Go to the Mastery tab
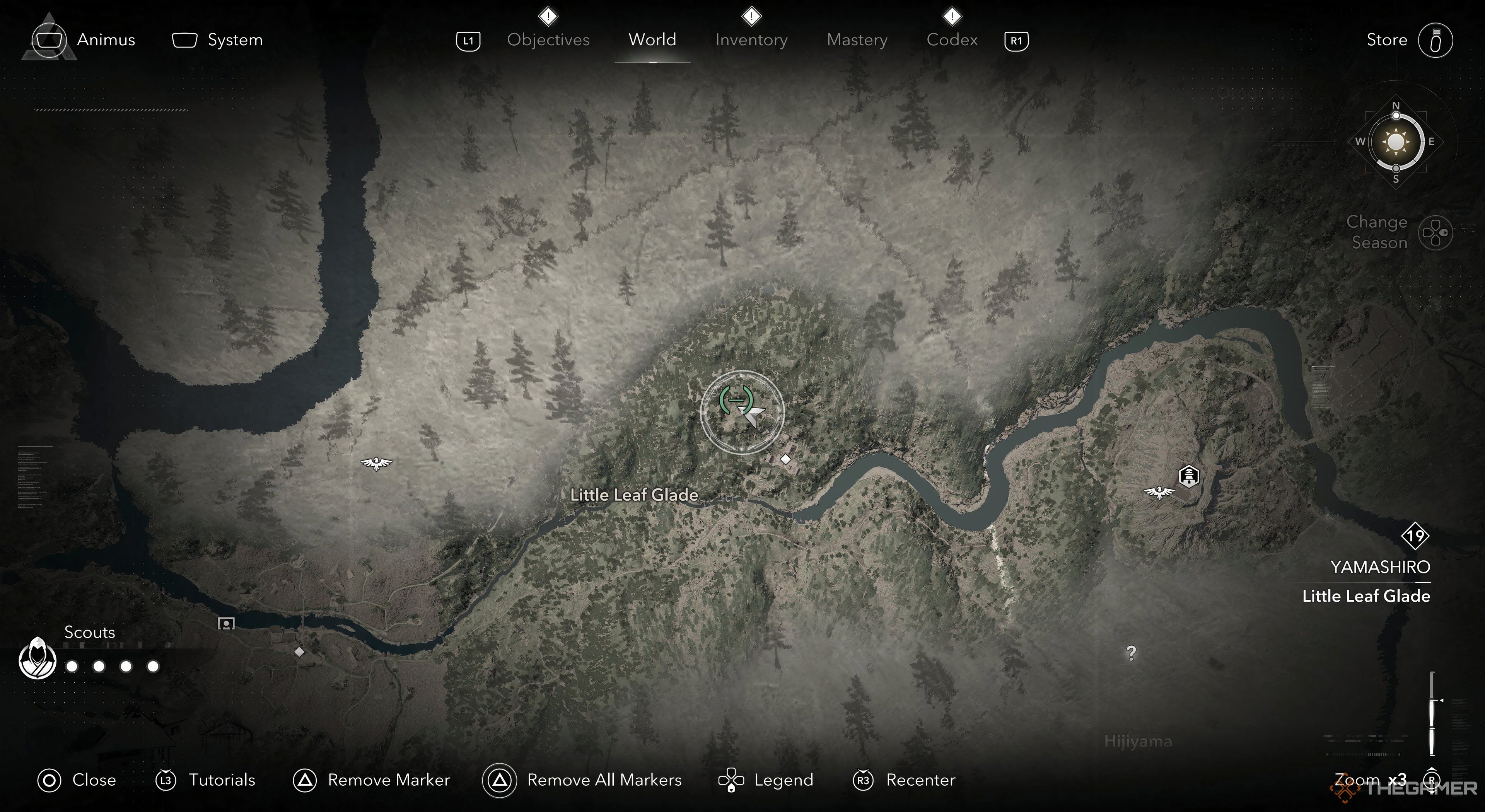1485x812 pixels. (x=857, y=40)
